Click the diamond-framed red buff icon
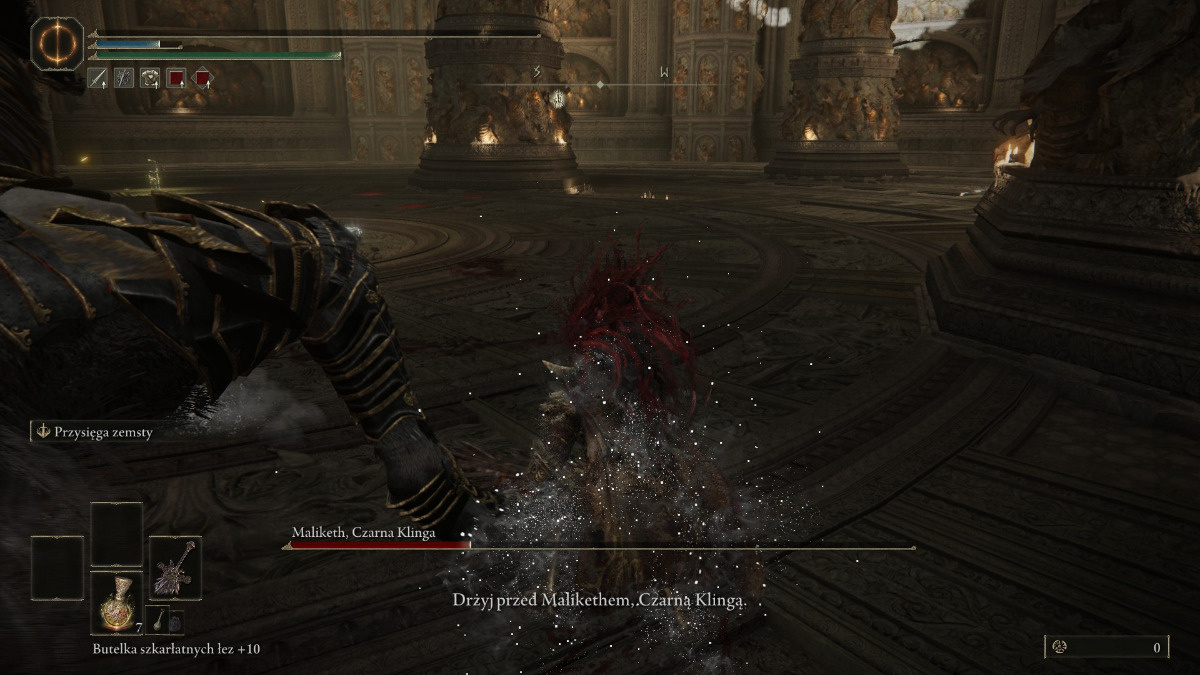This screenshot has width=1200, height=675. (202, 77)
